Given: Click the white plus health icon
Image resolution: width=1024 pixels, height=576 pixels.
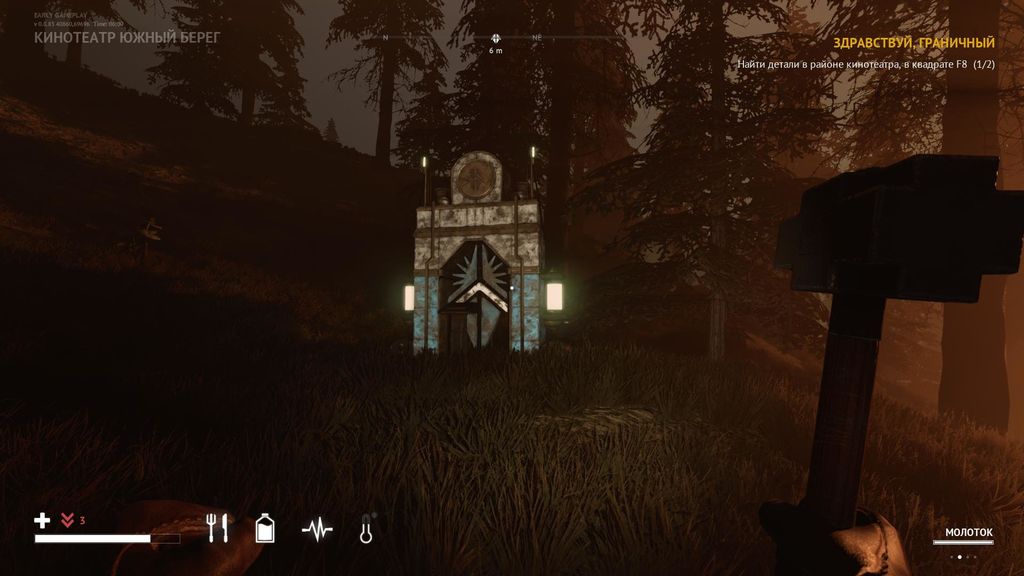Looking at the screenshot, I should pos(42,520).
